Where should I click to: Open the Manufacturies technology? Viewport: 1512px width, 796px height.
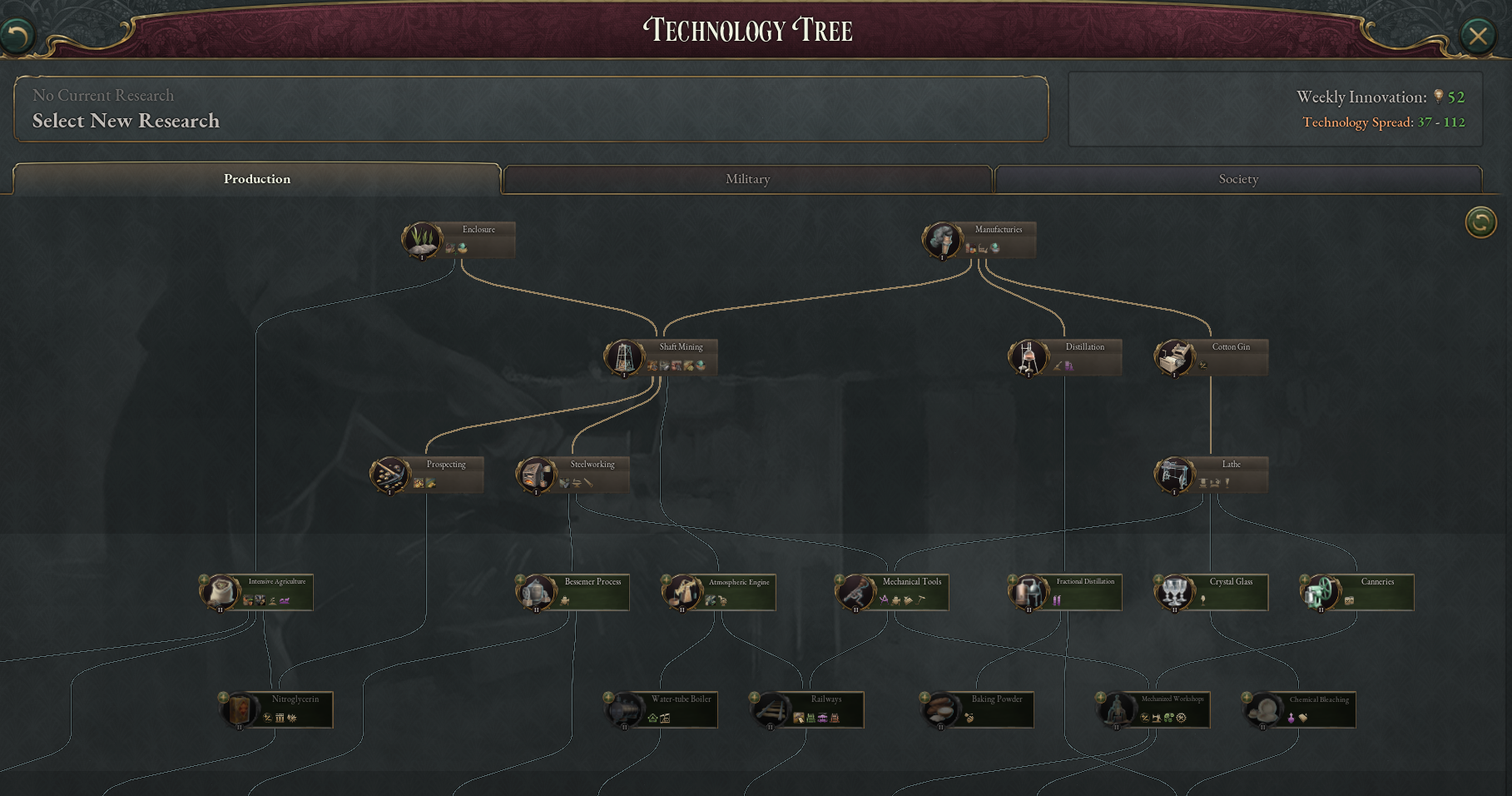pos(943,239)
